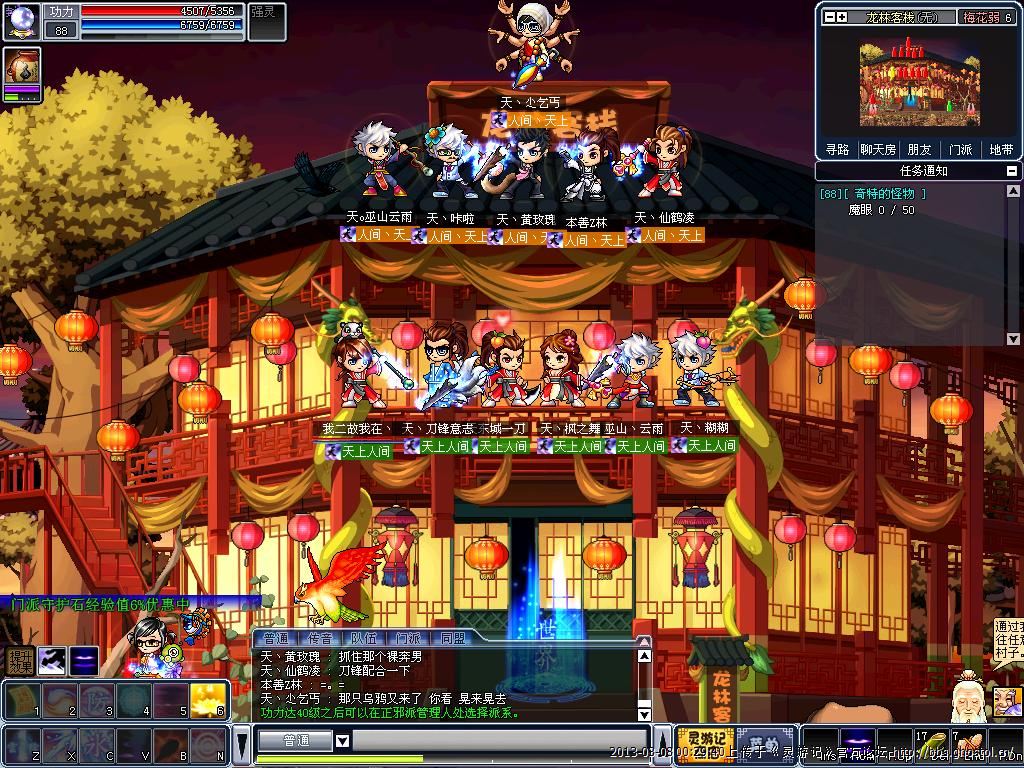The height and width of the screenshot is (768, 1024).
Task: Switch chat to the 传音 tab
Action: point(320,638)
